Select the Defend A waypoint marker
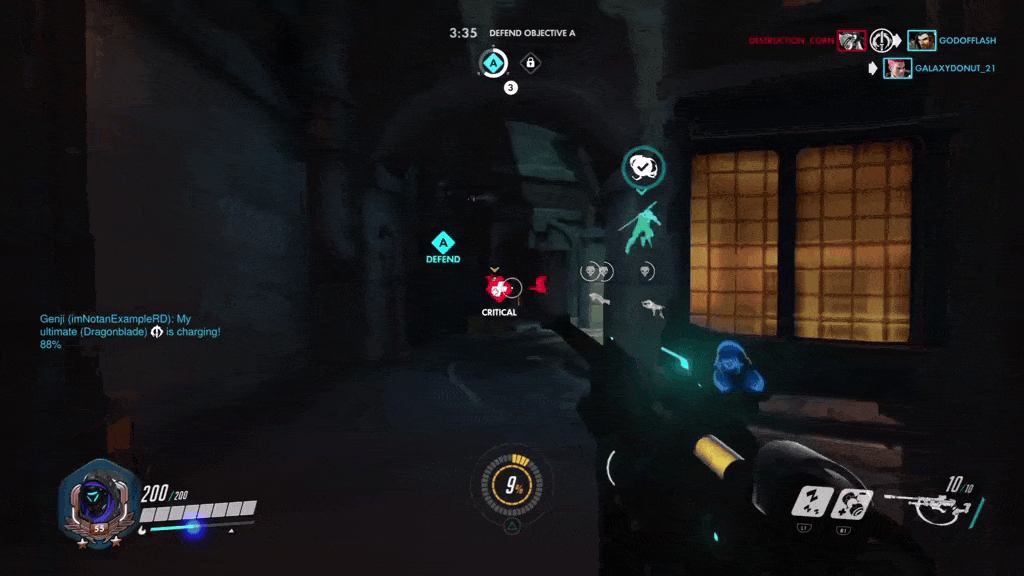The height and width of the screenshot is (576, 1024). [443, 243]
